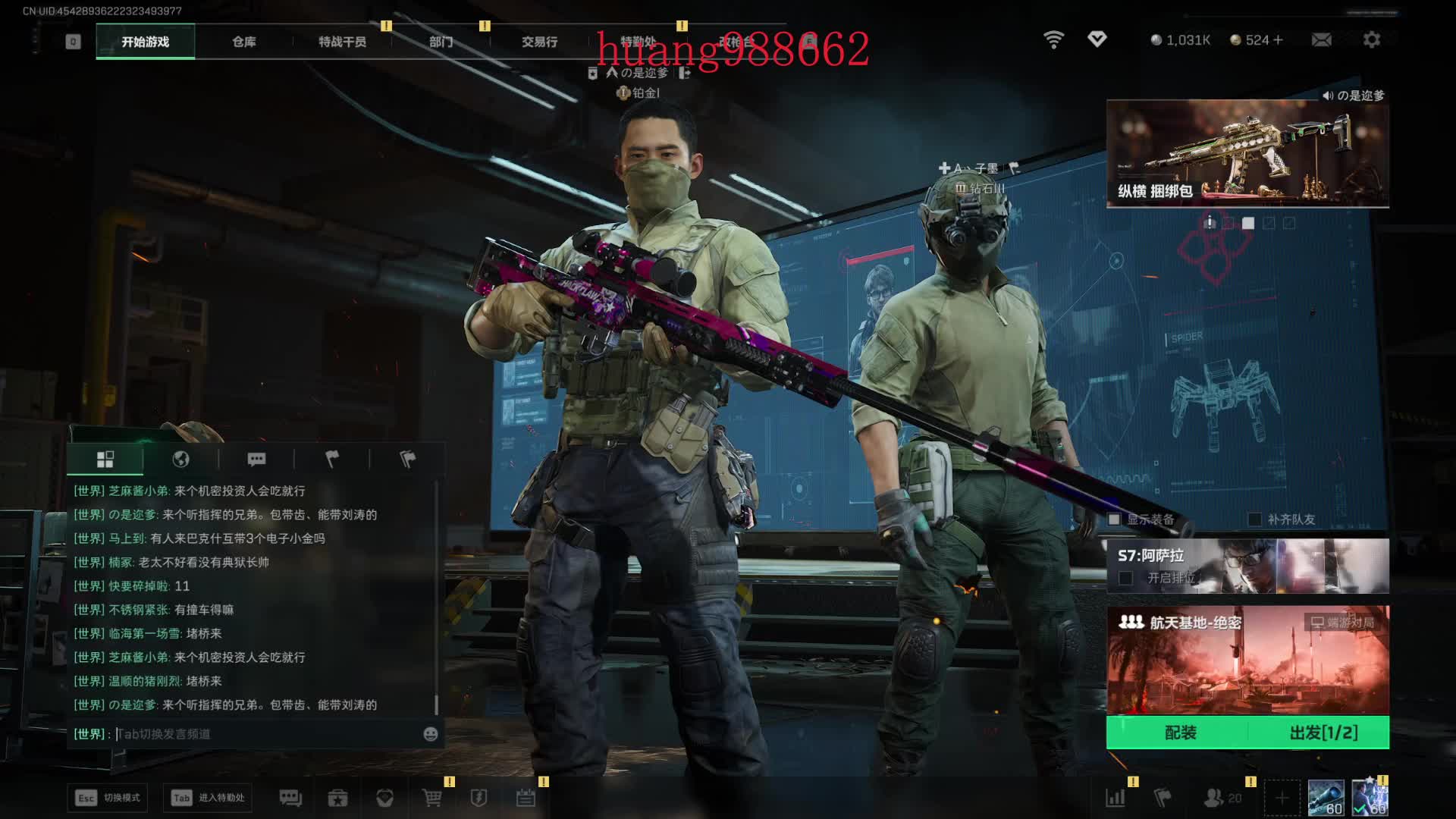Select the 航天基地-绝密 map card

[x=1247, y=660]
